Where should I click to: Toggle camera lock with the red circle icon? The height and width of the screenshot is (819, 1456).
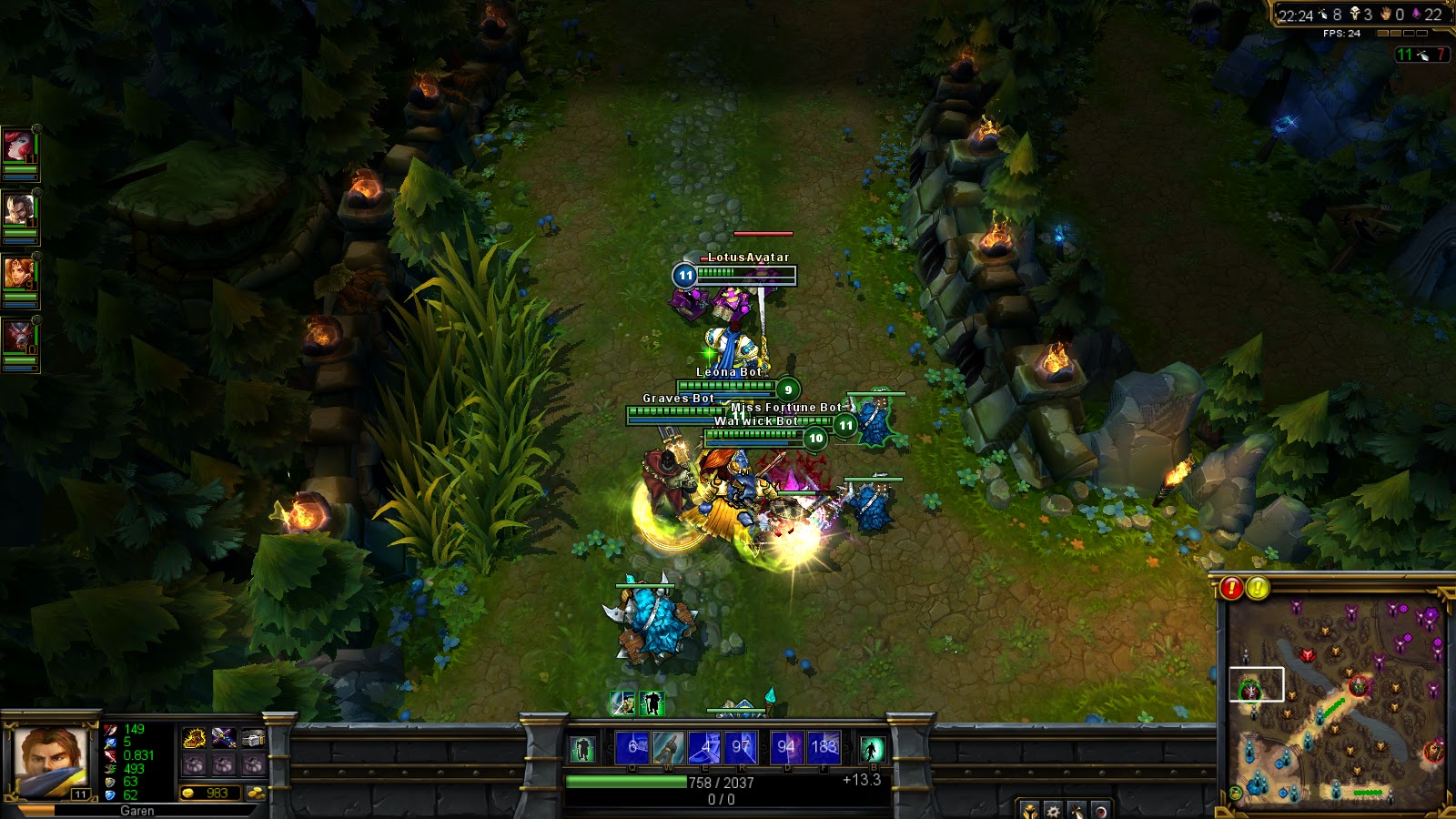coord(1101,811)
